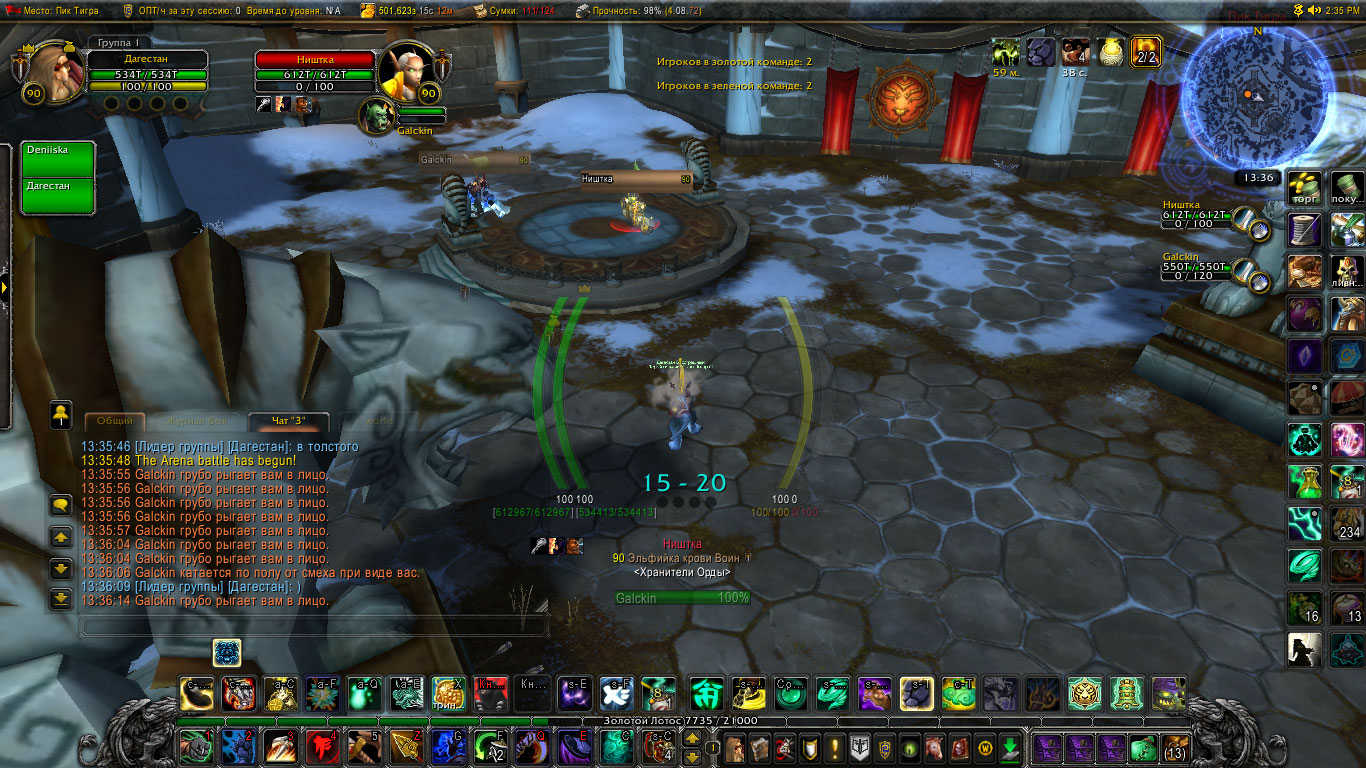Click the 2/2 buff icon
This screenshot has width=1366, height=768.
(1146, 51)
